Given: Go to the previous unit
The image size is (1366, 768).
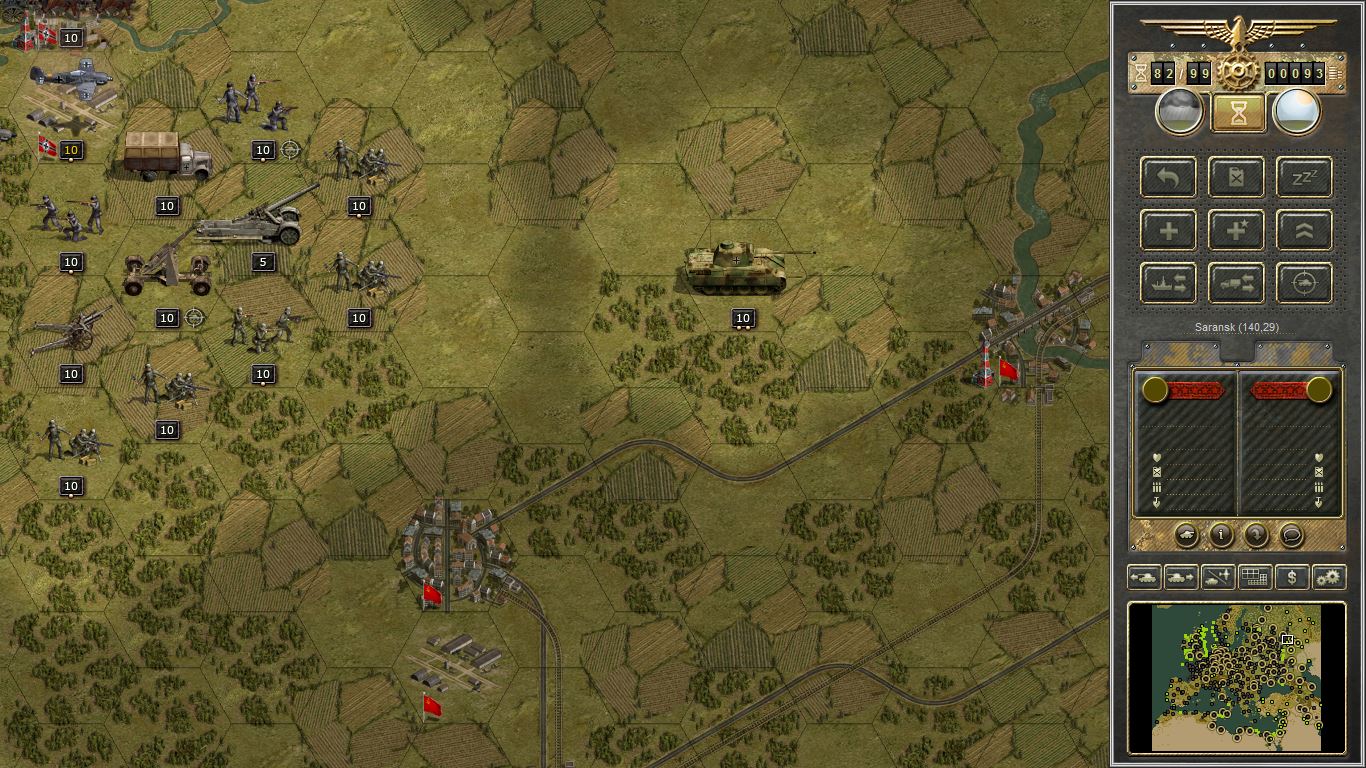Looking at the screenshot, I should click(x=1144, y=577).
